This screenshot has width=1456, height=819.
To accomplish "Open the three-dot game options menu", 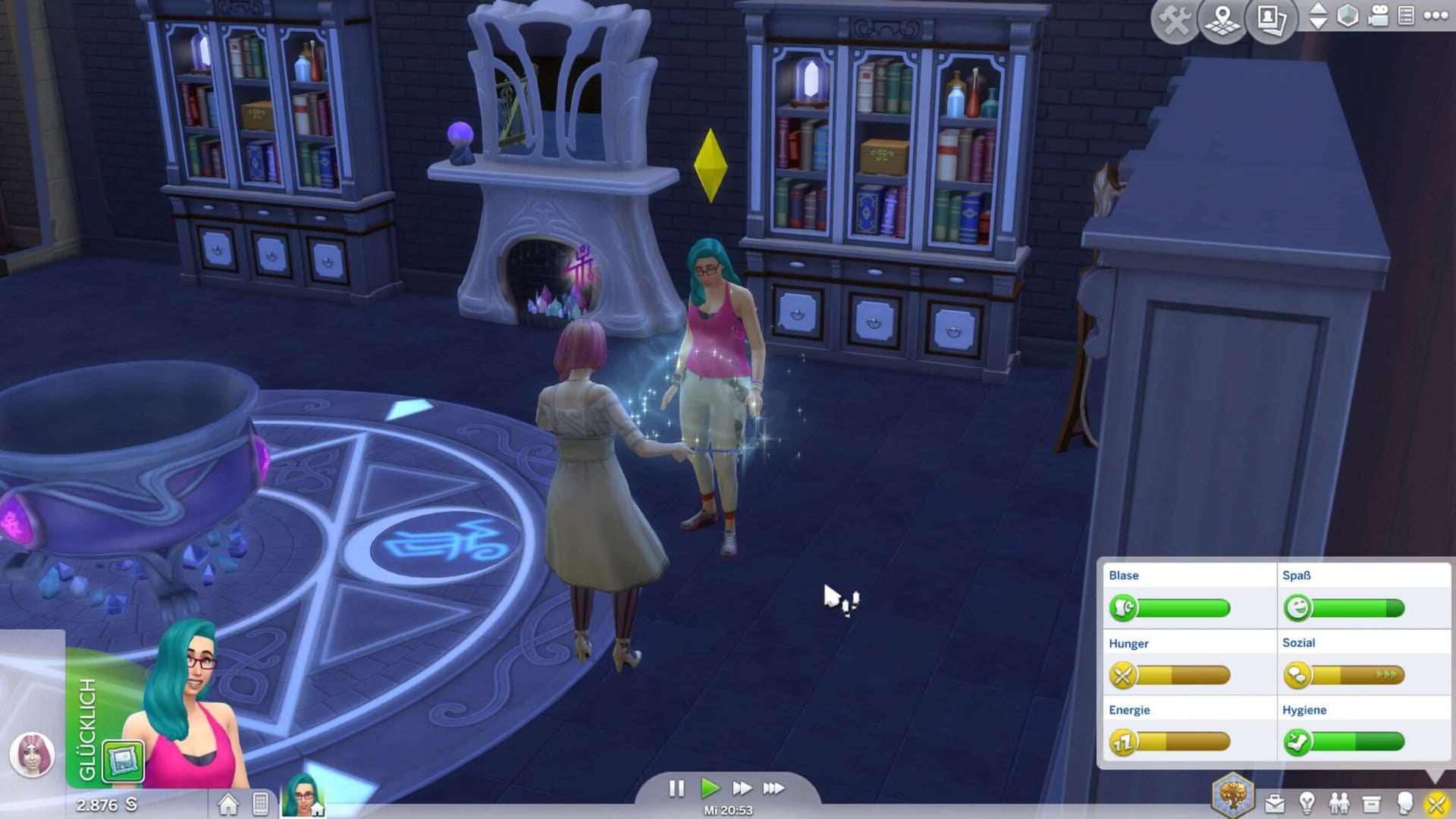I will pyautogui.click(x=1436, y=16).
